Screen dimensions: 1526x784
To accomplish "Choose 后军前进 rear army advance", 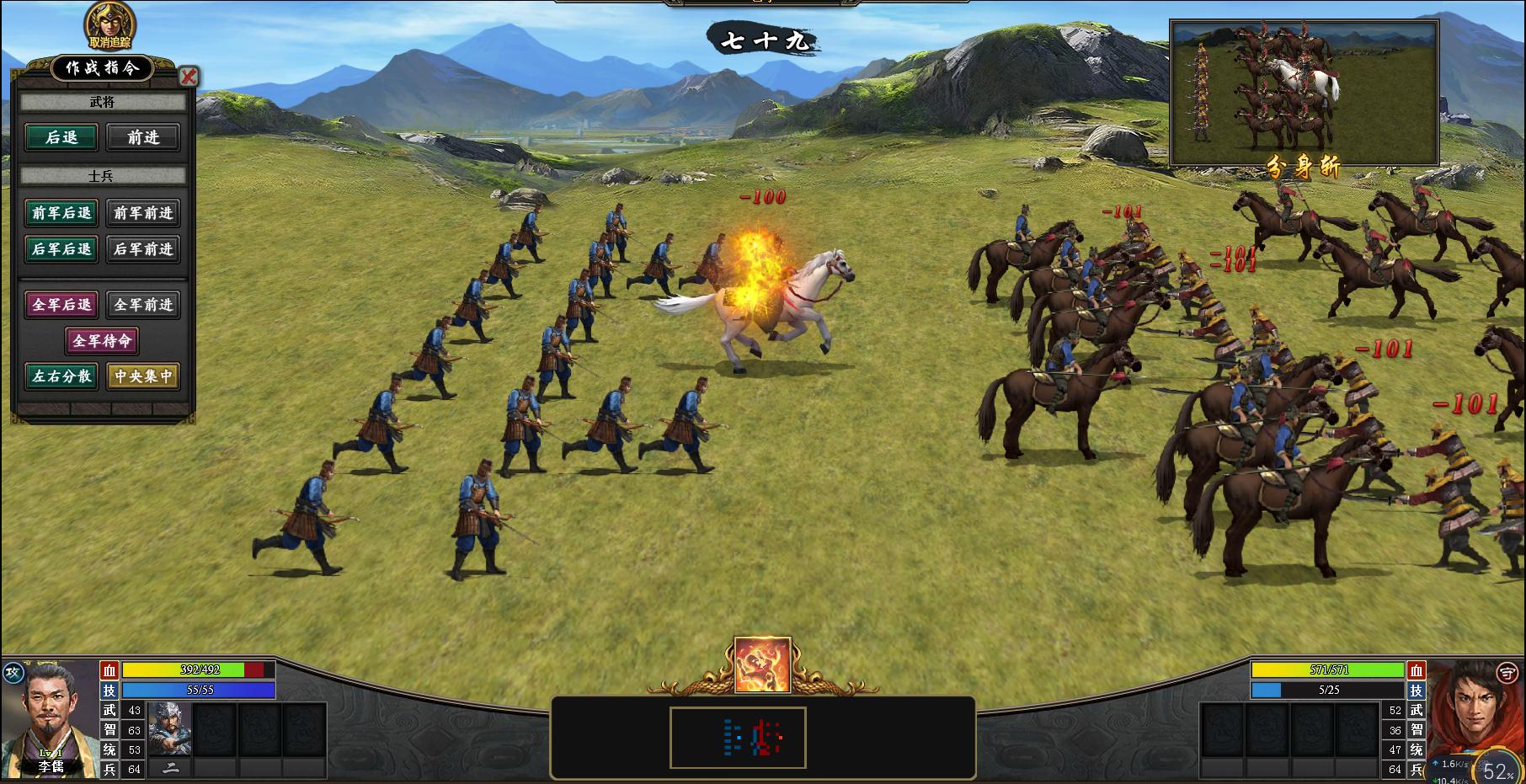I will tap(143, 248).
